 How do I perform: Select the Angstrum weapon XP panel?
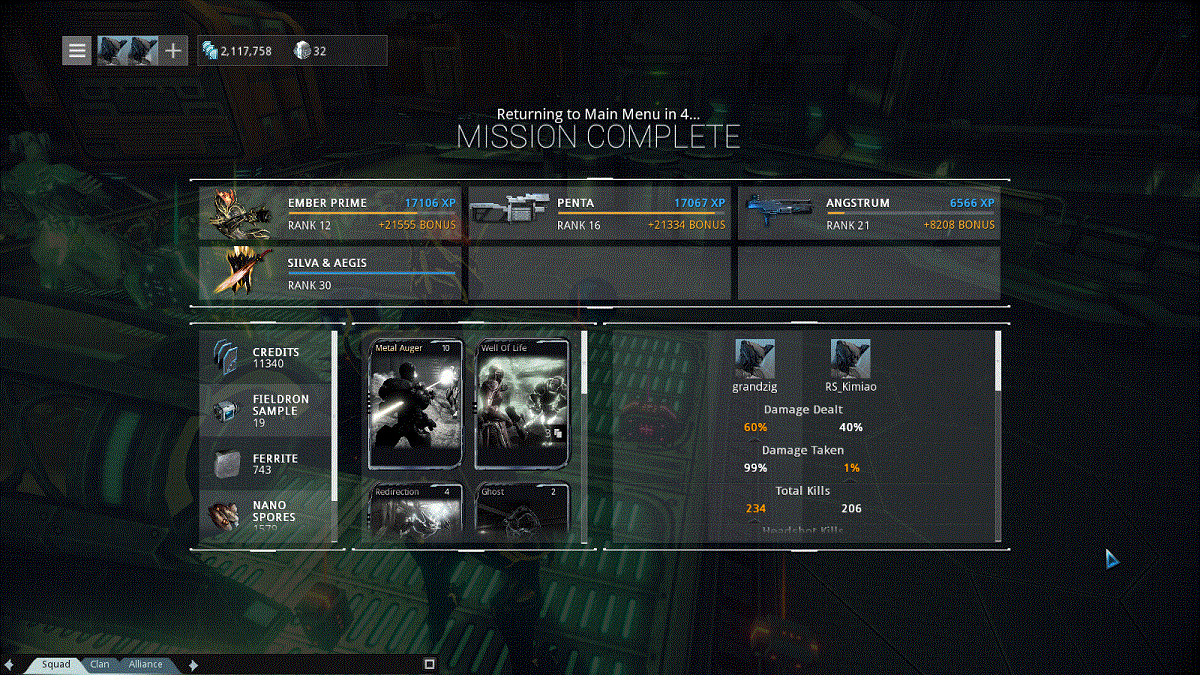869,214
